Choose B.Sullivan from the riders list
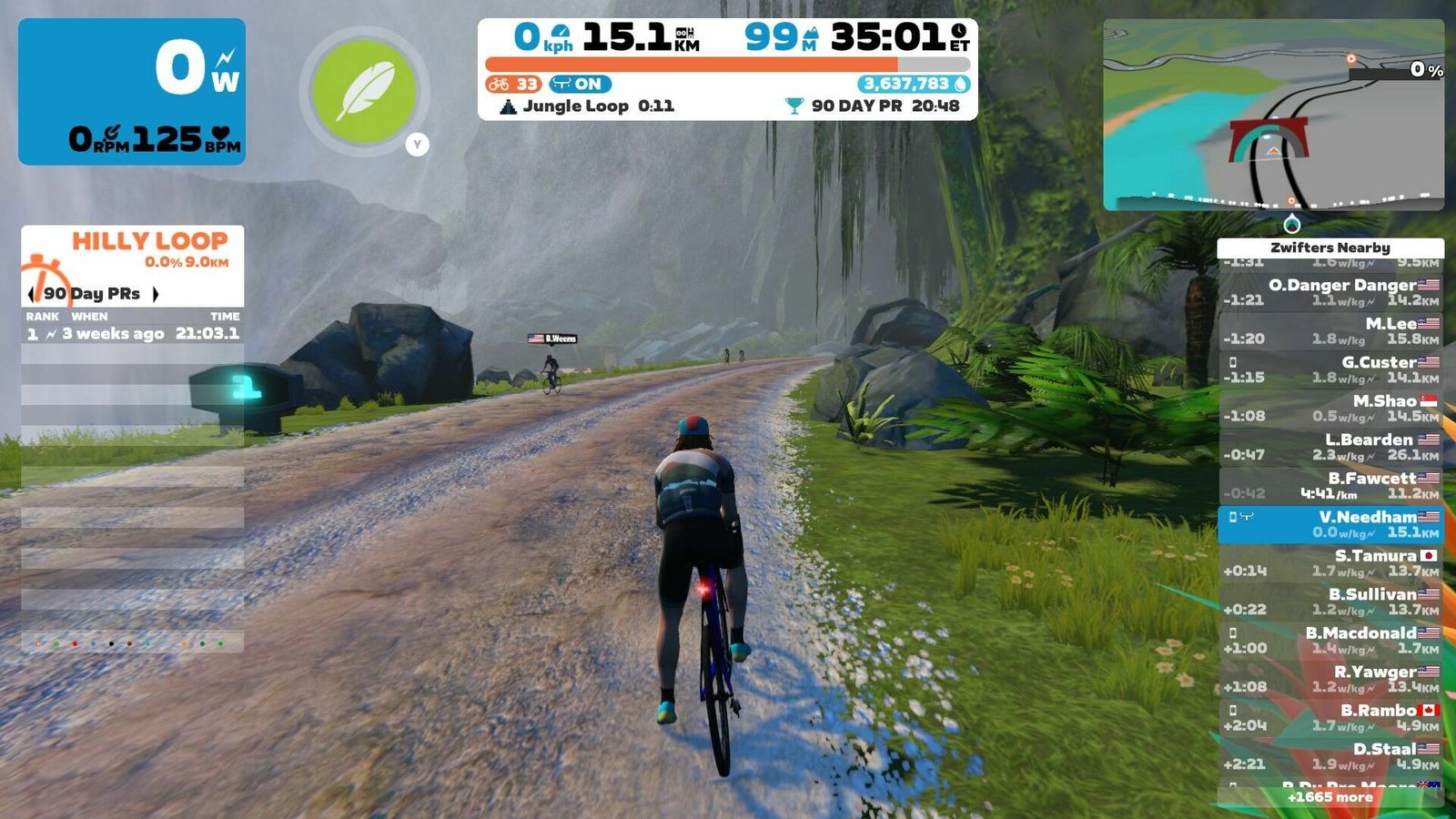The image size is (1456, 819). pyautogui.click(x=1330, y=602)
